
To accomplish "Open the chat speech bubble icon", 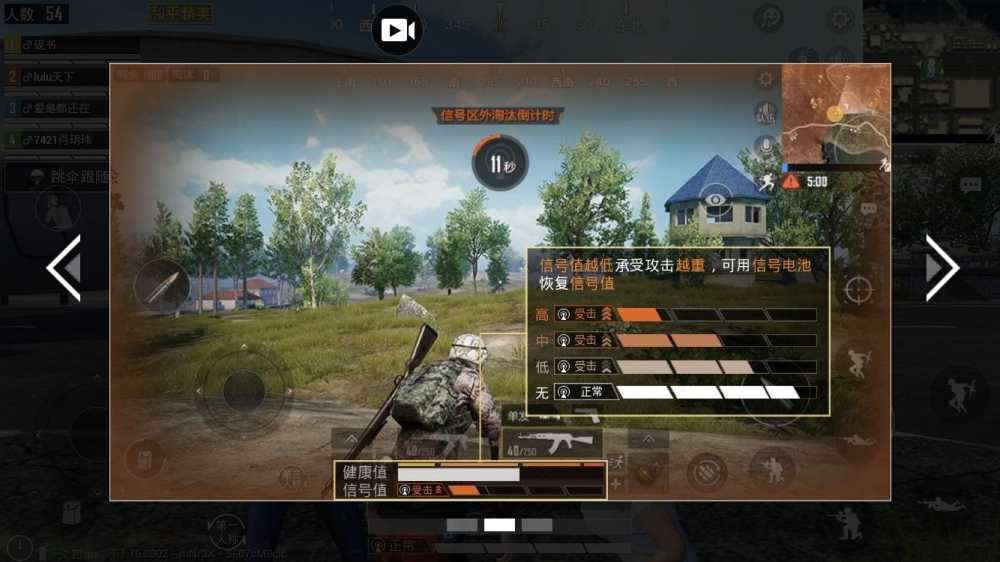I will coord(970,185).
